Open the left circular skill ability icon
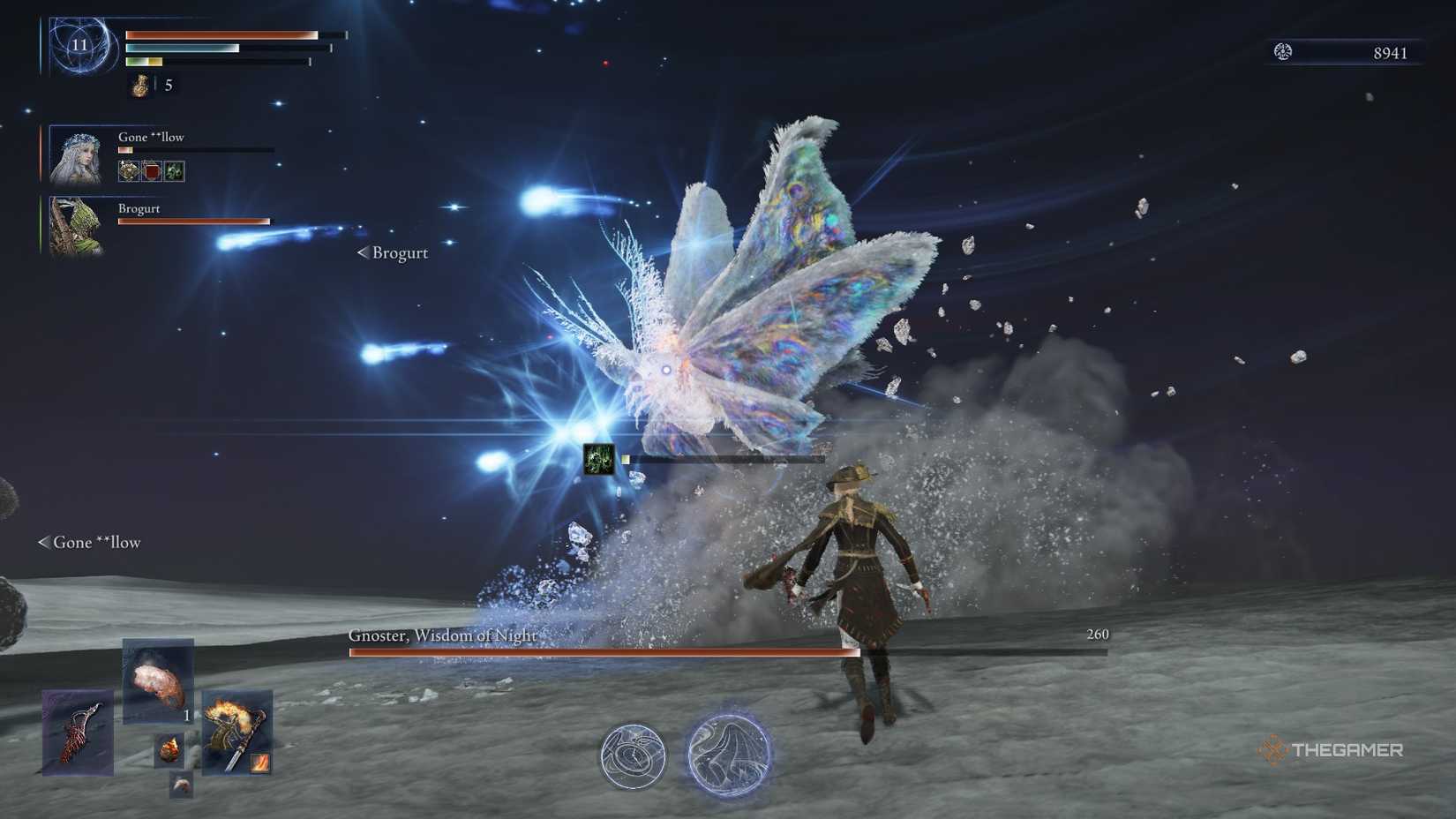This screenshot has height=819, width=1456. 634,756
